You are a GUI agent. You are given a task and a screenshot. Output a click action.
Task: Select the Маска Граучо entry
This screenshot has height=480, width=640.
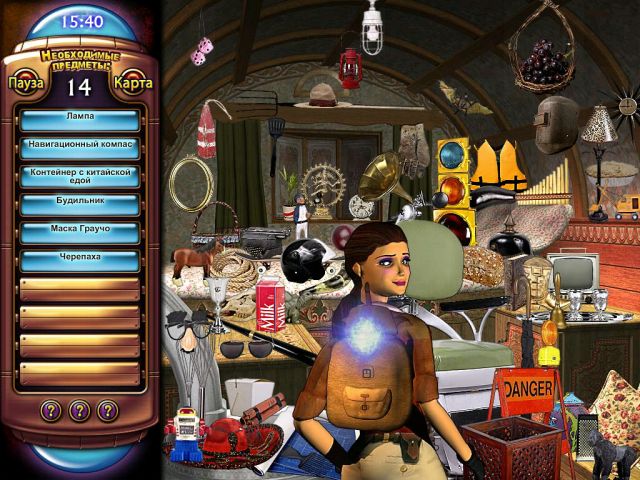[80, 231]
